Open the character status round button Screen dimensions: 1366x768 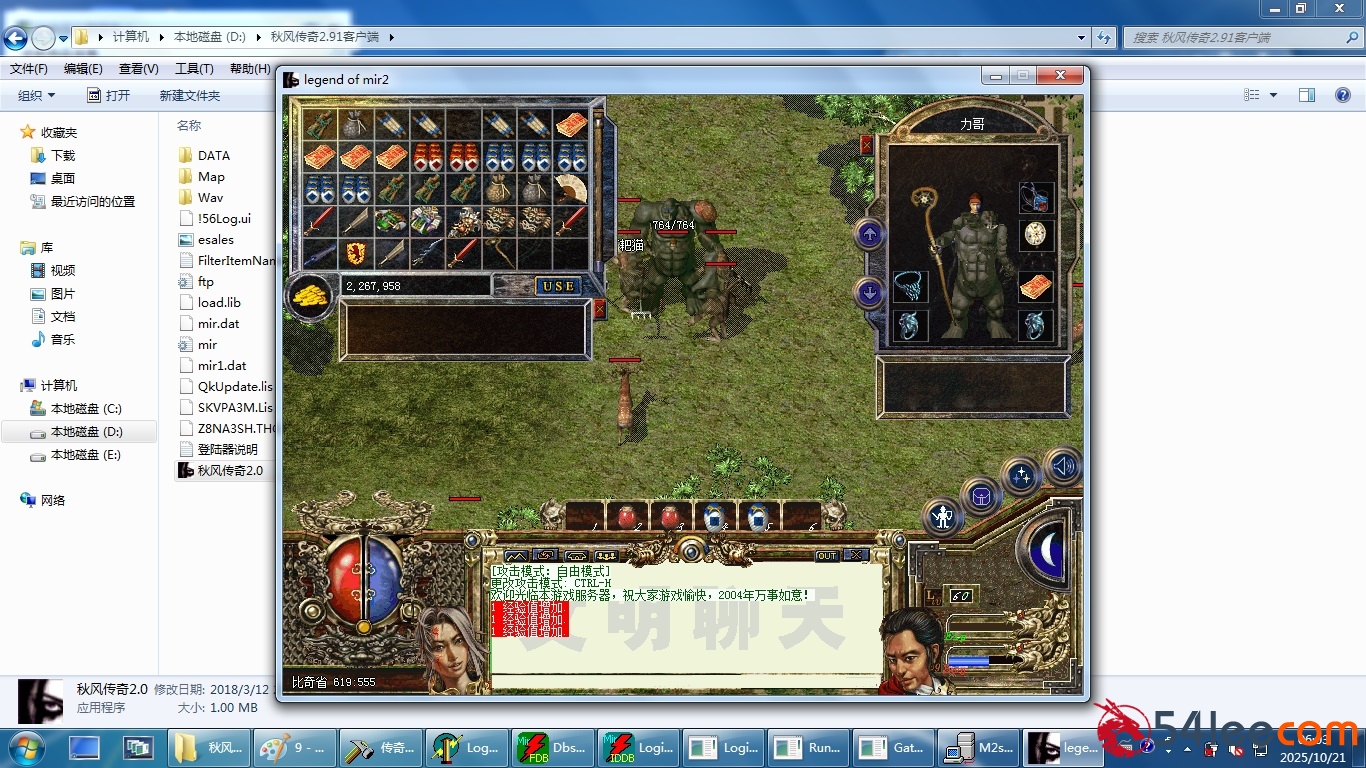942,517
